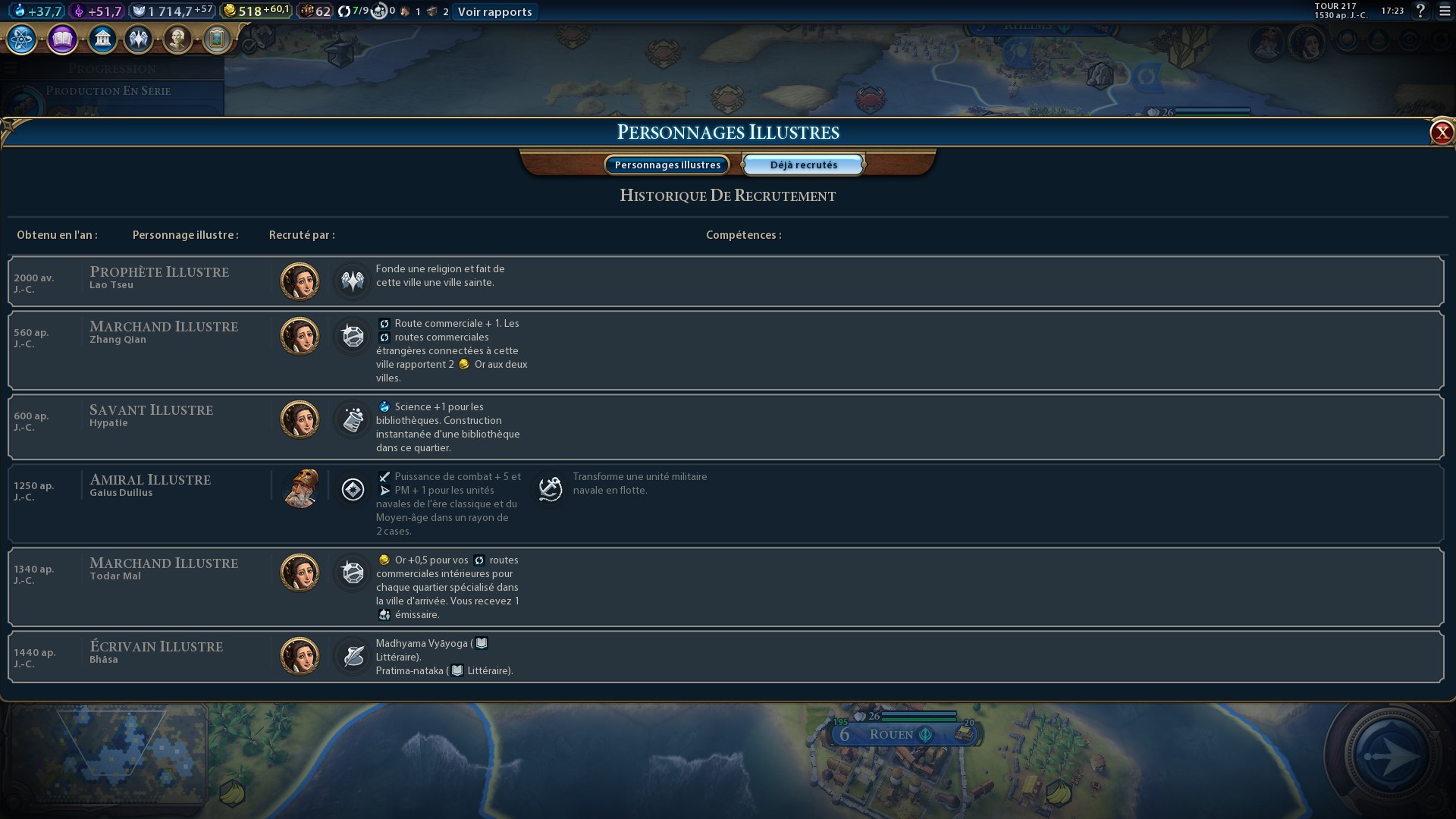Check the trade routes counter icon 7/9

click(345, 11)
